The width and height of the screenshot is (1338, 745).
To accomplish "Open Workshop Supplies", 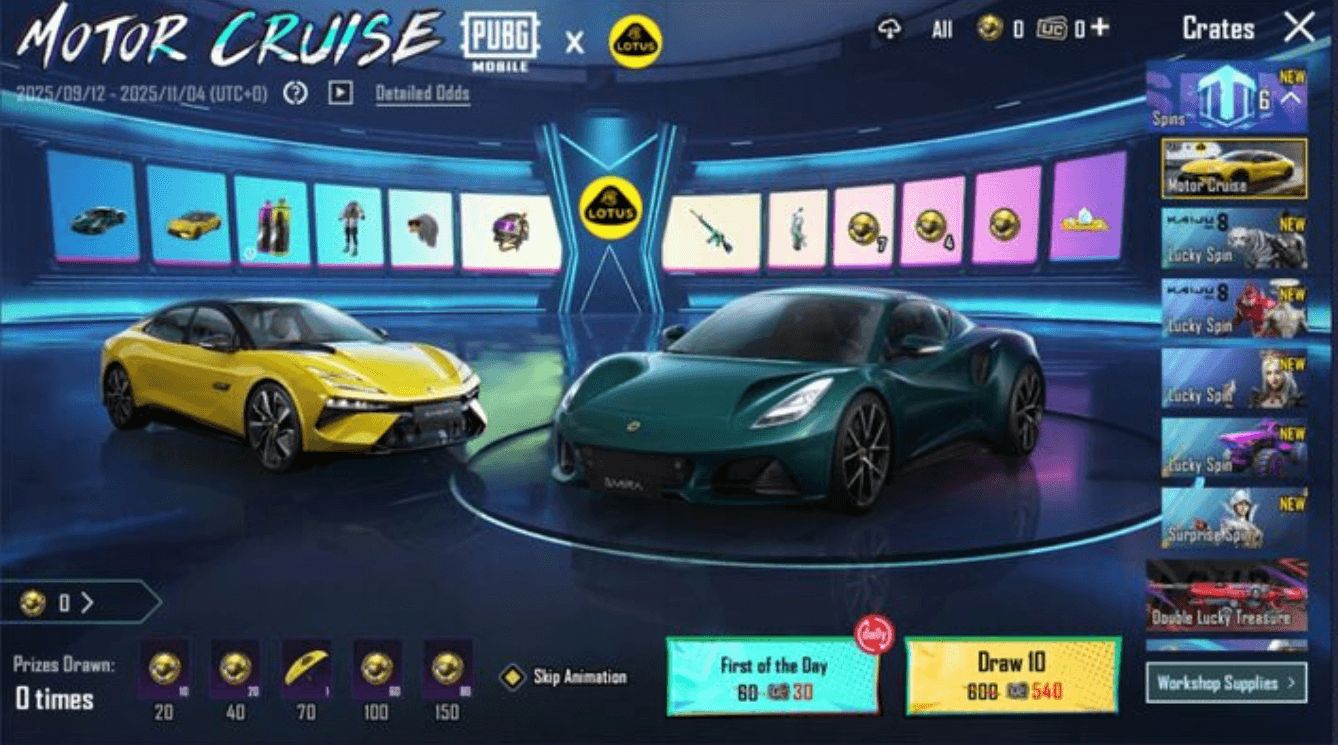I will click(x=1226, y=683).
